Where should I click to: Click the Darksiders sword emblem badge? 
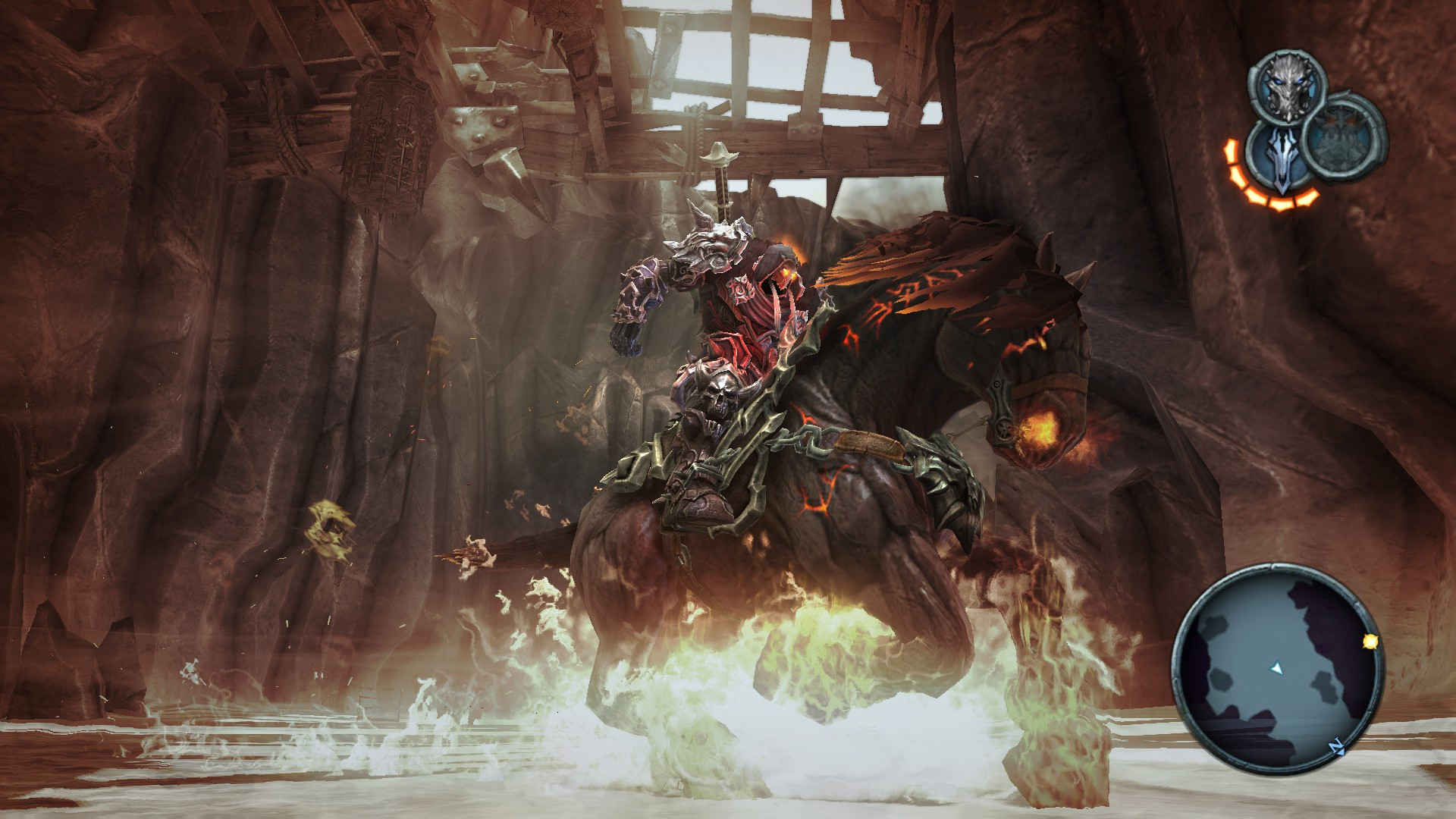coord(1282,161)
